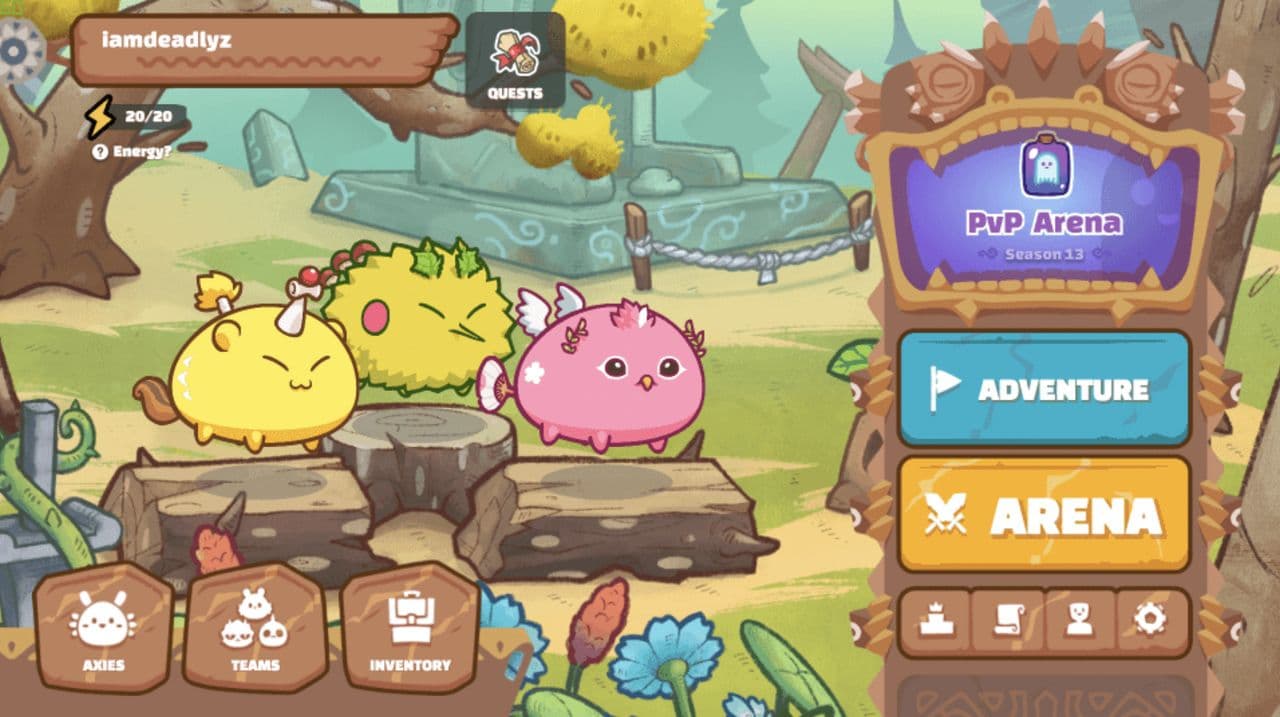
Task: Go to the Teams screen
Action: [255, 628]
